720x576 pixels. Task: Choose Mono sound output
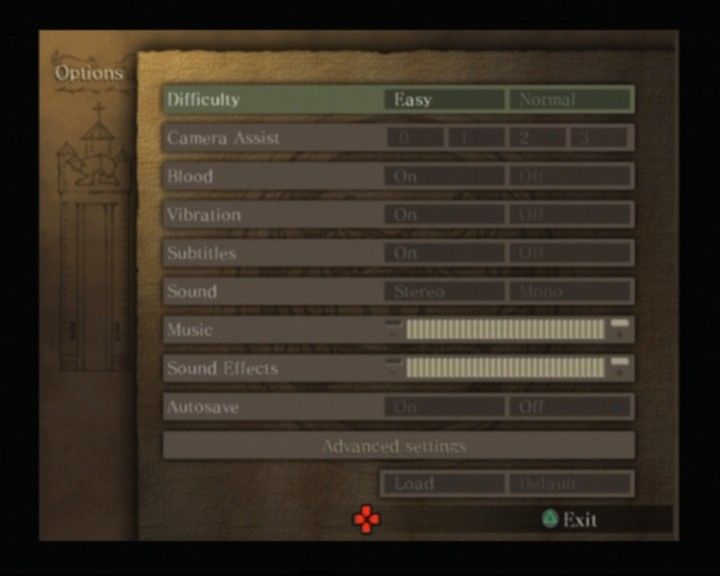(x=570, y=292)
